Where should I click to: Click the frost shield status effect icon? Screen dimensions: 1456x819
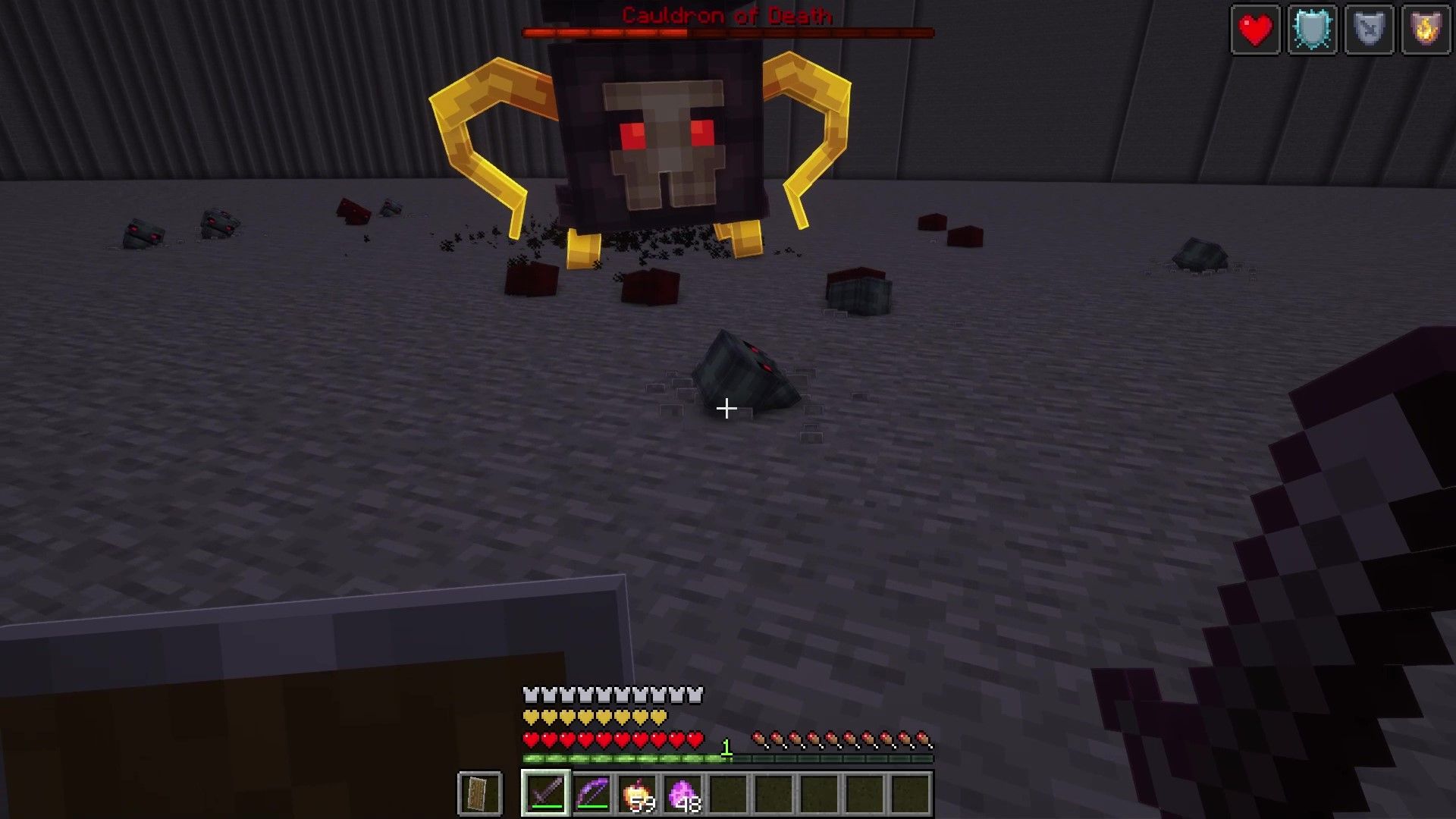tap(1312, 29)
